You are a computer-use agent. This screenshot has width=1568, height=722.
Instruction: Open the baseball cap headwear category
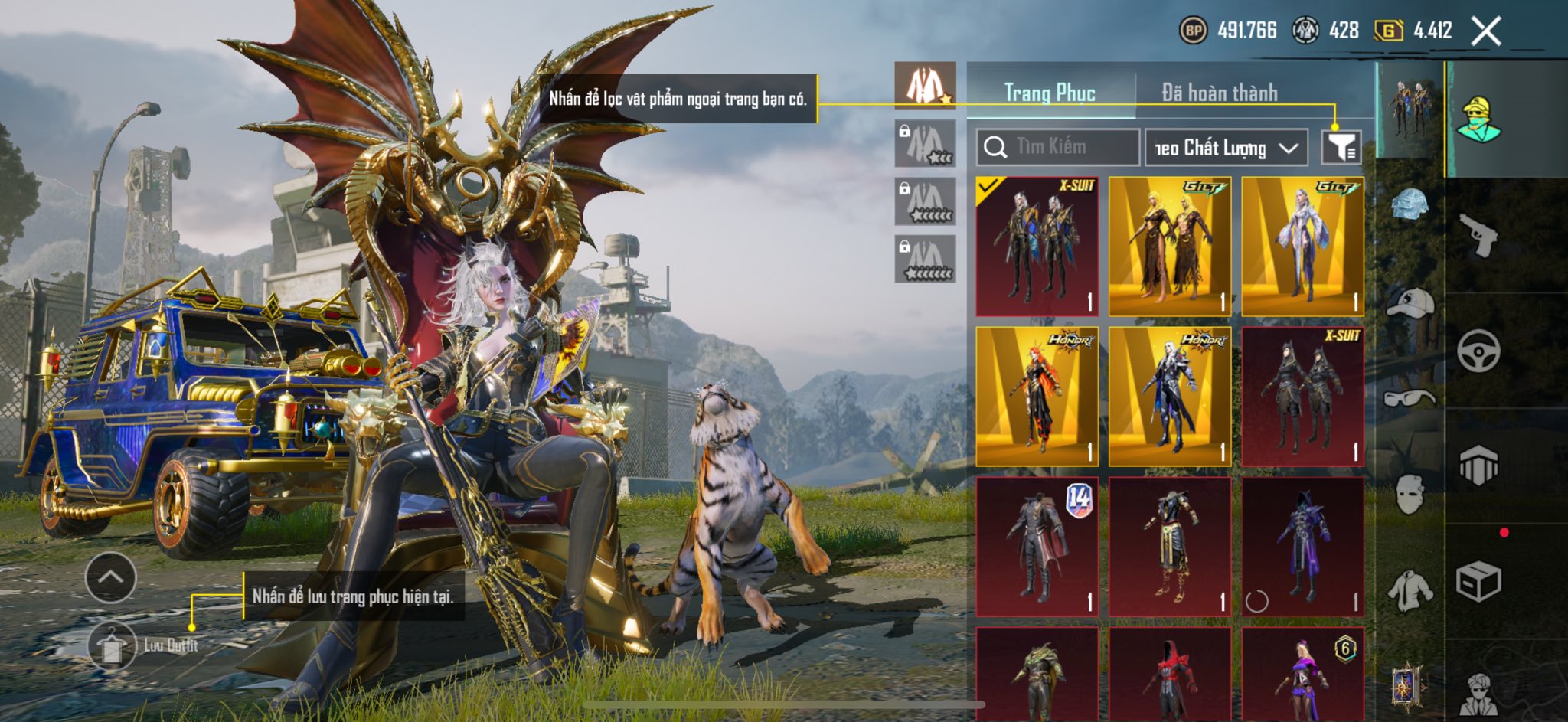click(1410, 302)
